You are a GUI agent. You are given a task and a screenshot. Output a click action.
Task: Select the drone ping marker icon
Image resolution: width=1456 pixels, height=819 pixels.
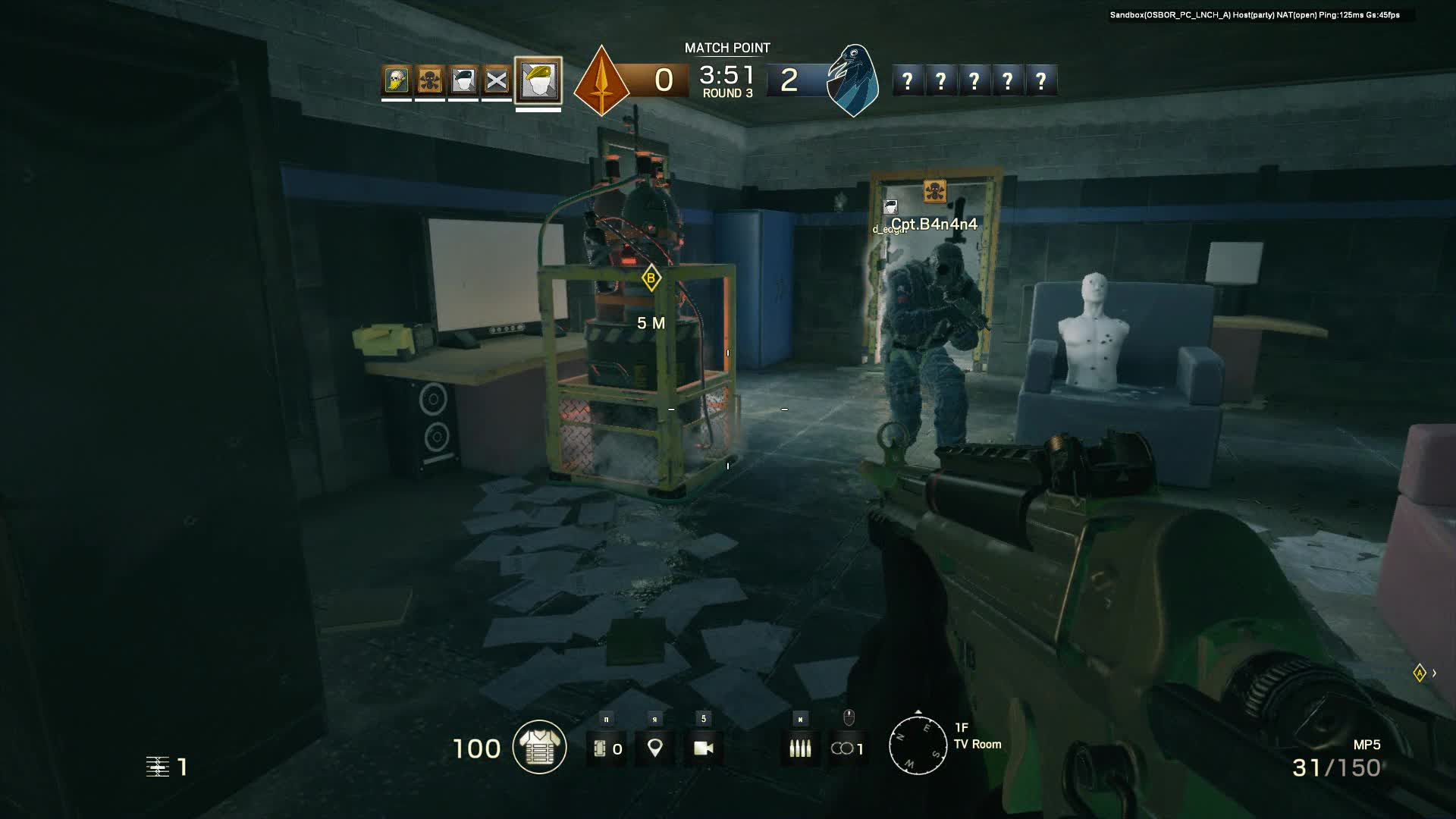click(x=655, y=748)
